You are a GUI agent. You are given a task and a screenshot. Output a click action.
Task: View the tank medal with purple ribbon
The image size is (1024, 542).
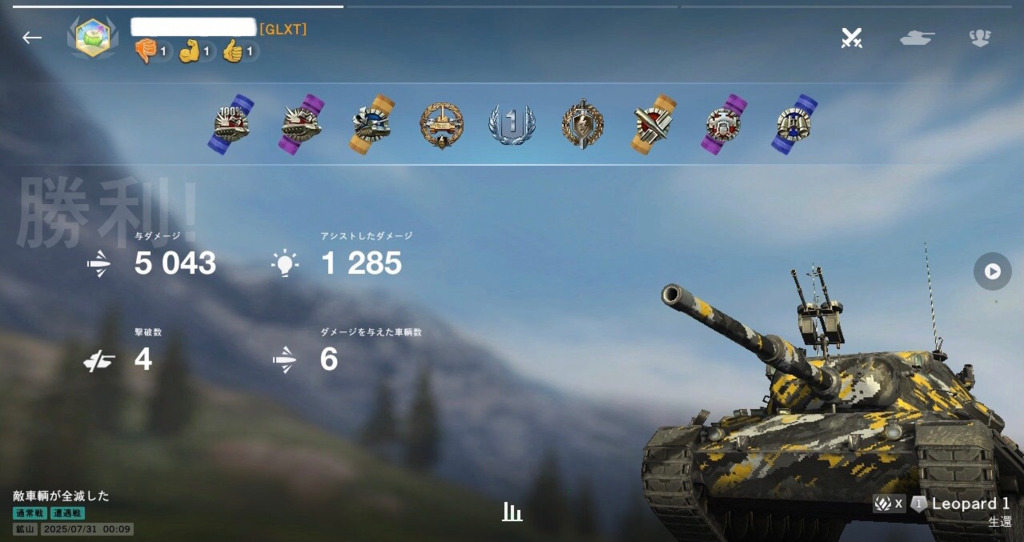302,124
